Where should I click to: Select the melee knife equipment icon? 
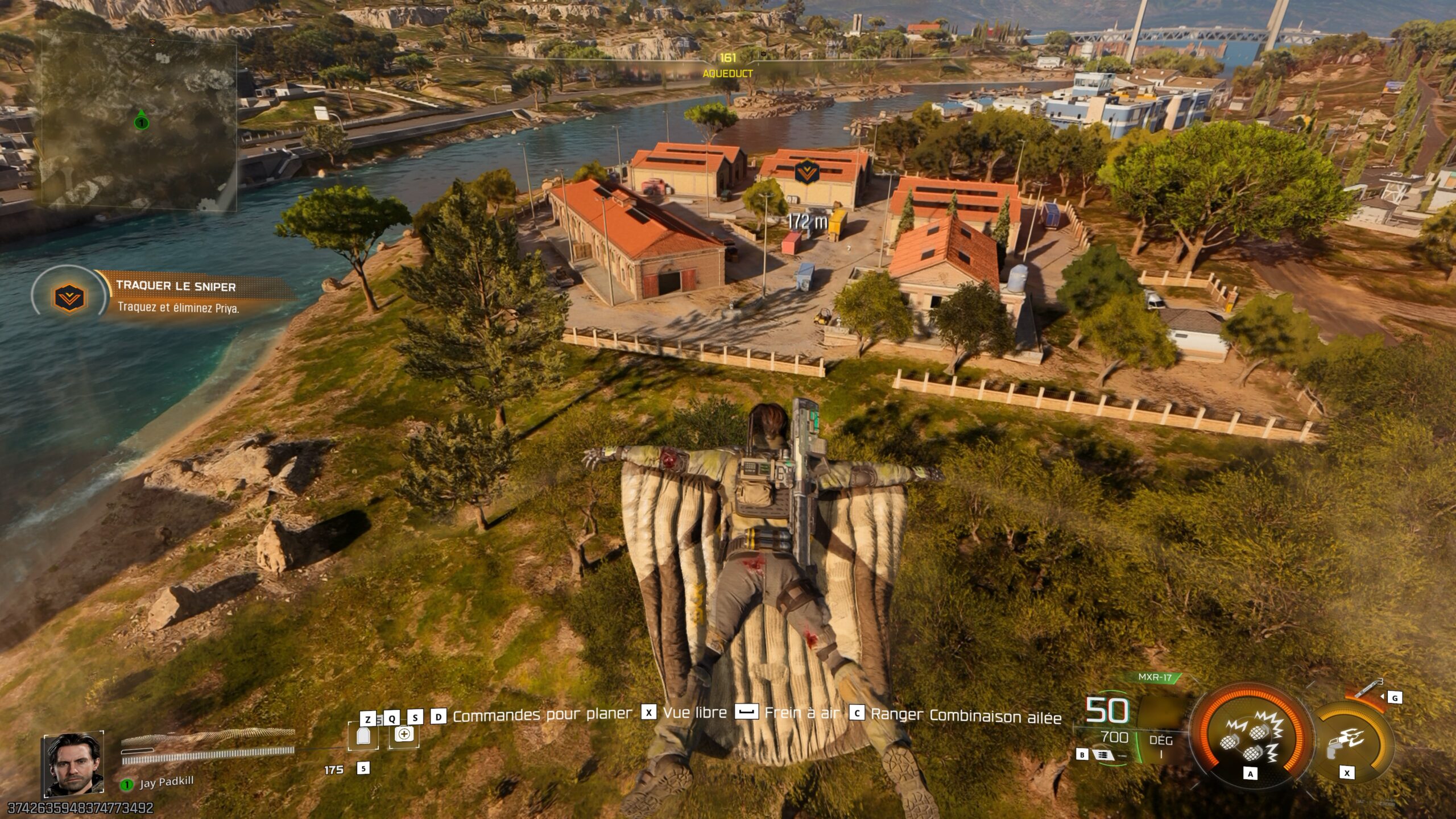click(1369, 688)
